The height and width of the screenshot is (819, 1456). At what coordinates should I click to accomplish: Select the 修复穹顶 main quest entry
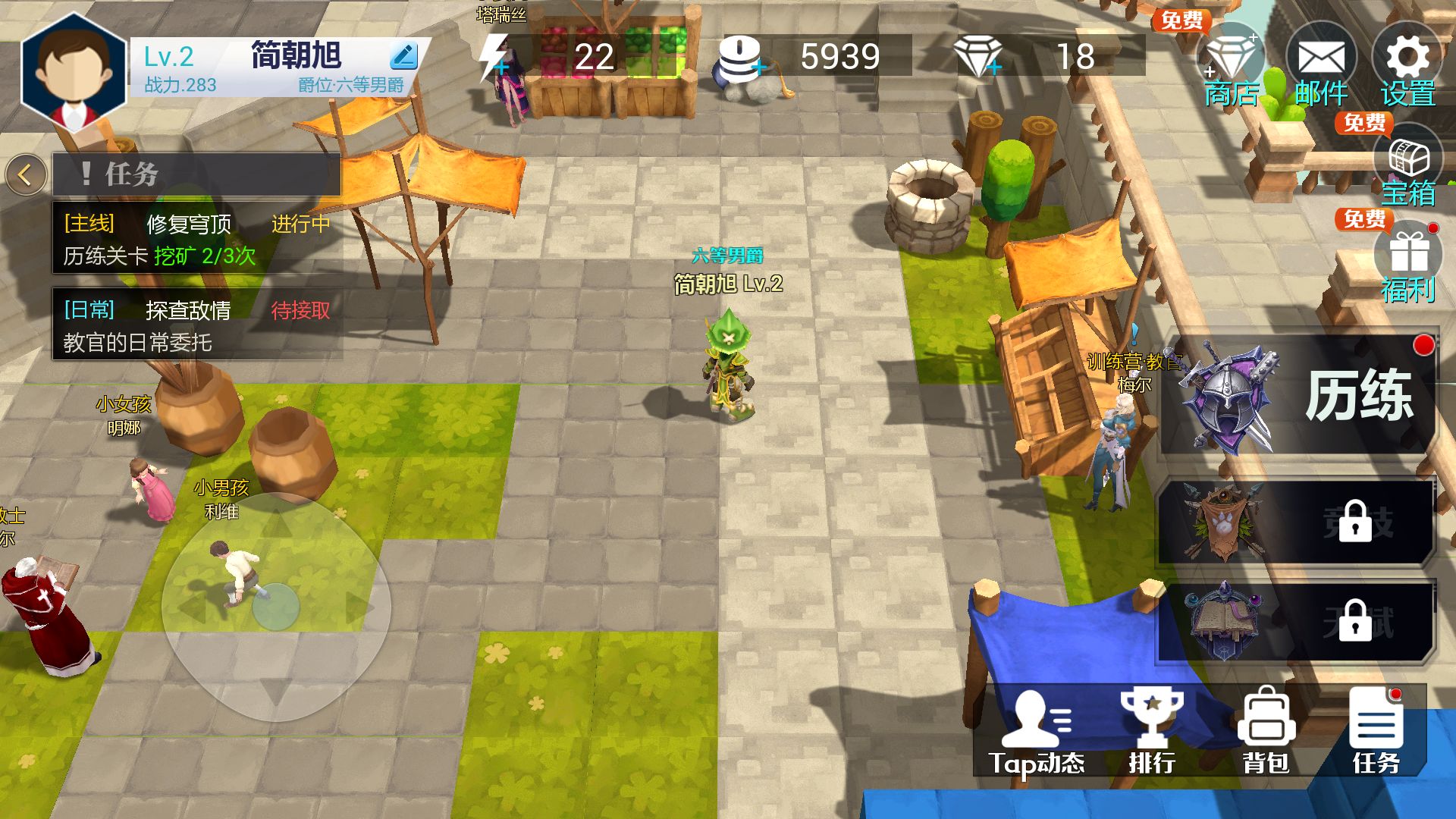tap(196, 239)
